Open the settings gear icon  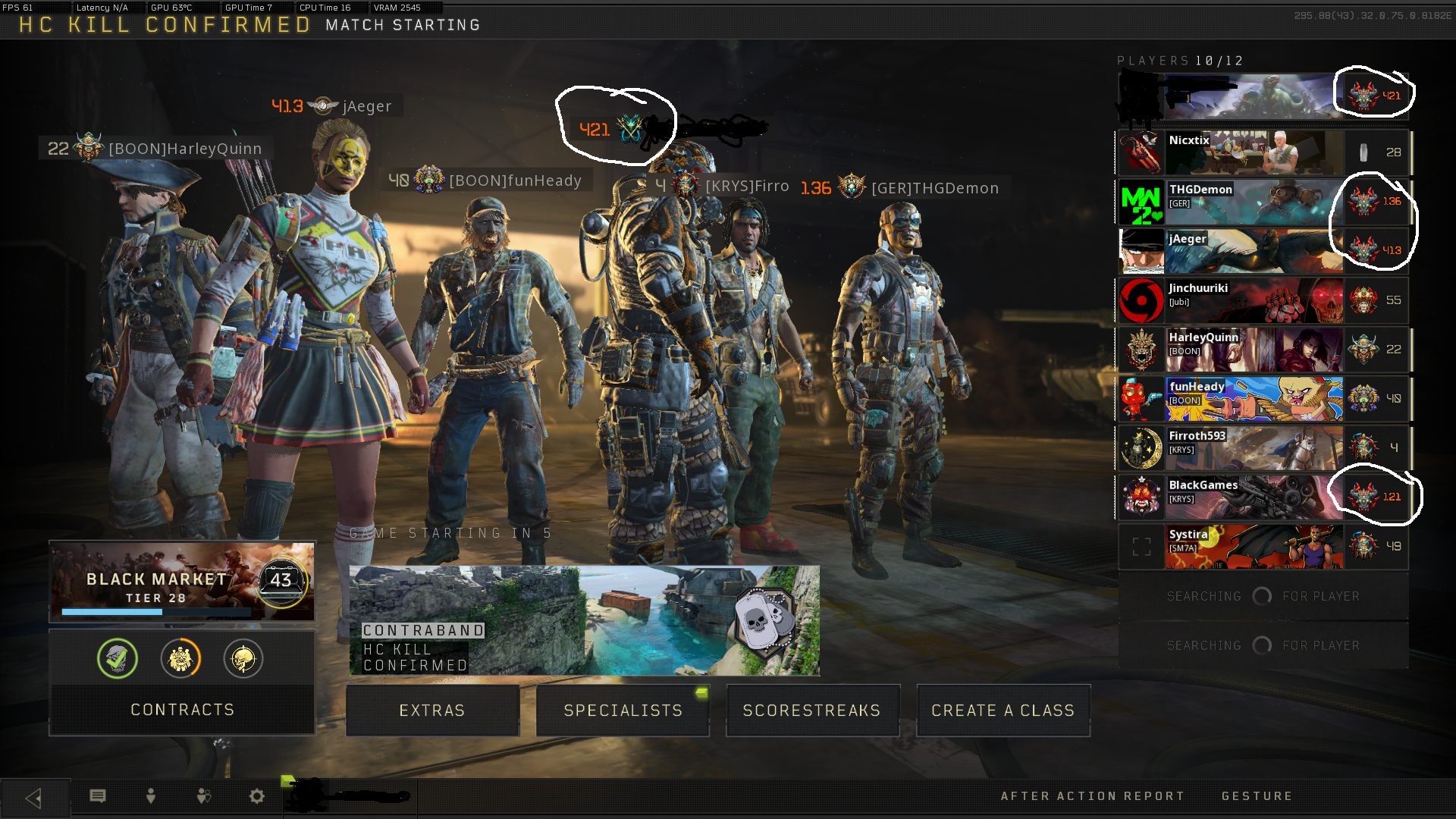(257, 796)
